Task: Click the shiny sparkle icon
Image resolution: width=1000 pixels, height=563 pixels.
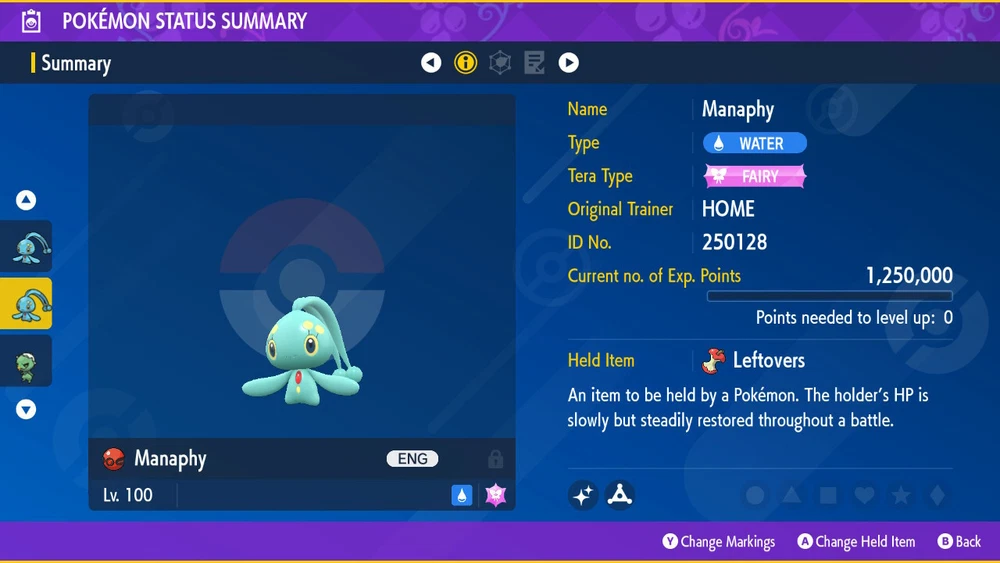Action: (583, 495)
